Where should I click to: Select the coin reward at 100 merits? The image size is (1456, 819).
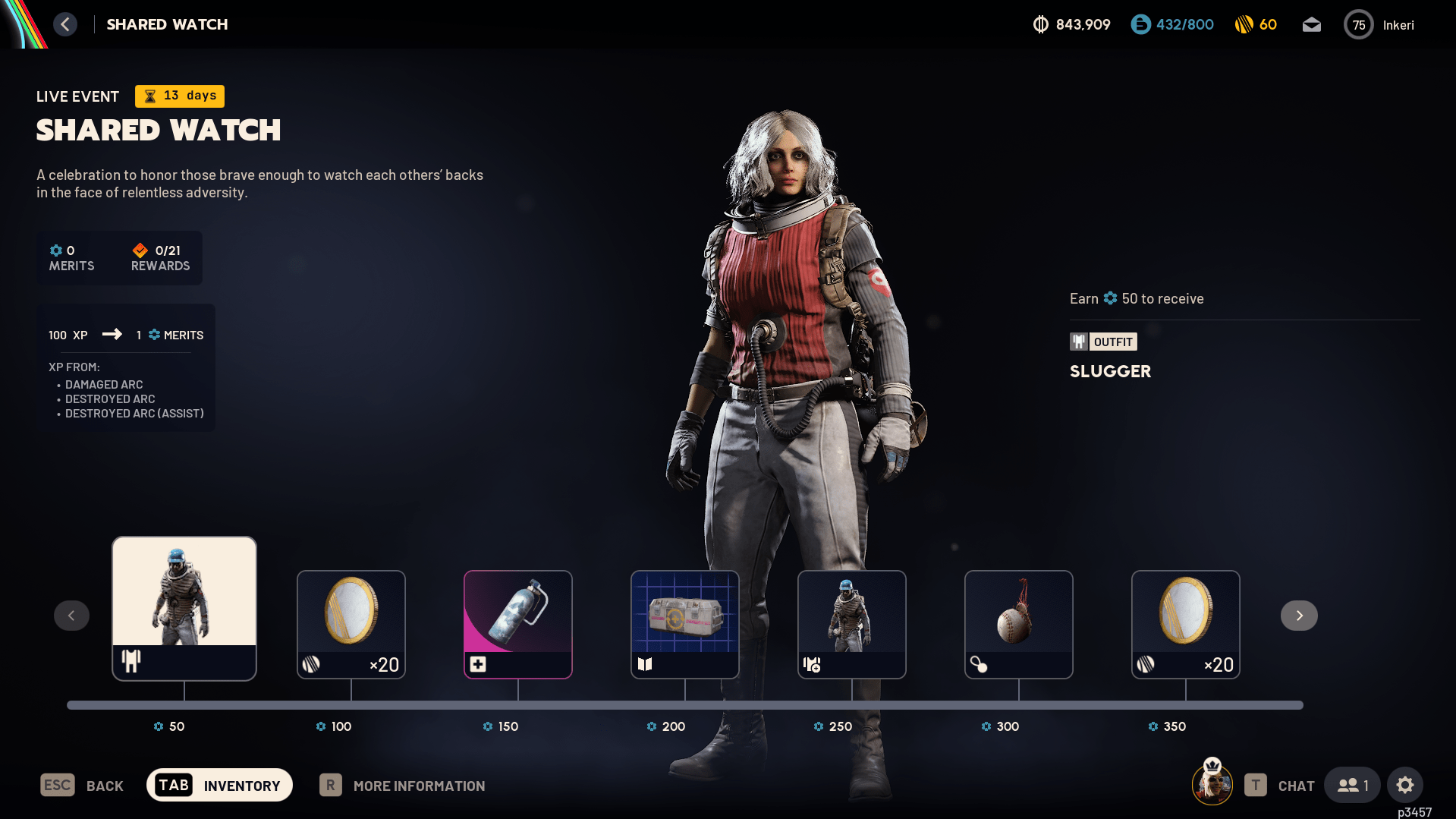click(351, 624)
